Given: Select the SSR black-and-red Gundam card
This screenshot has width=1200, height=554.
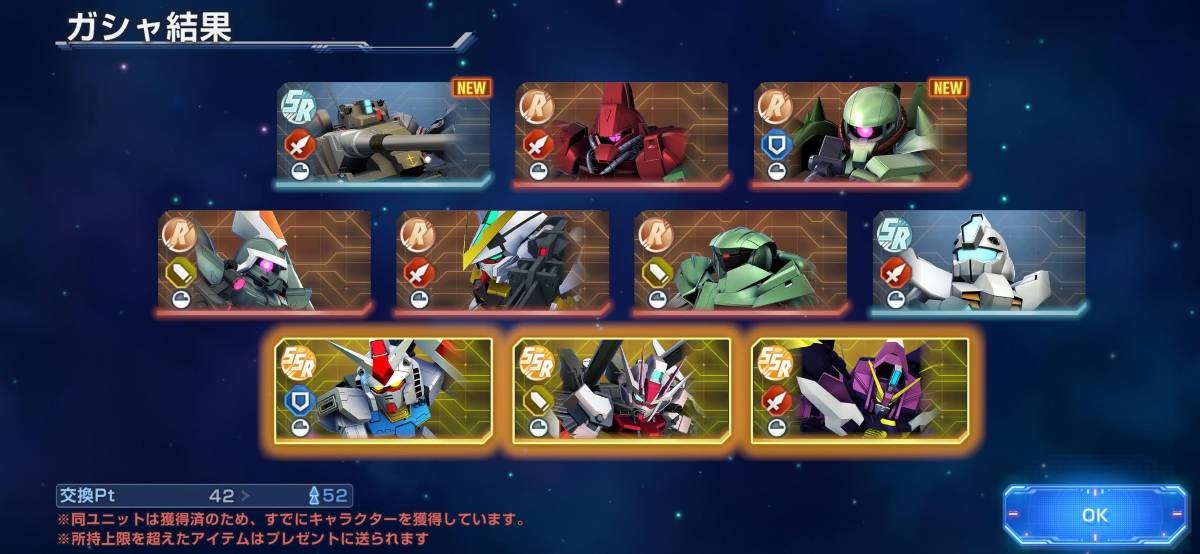Looking at the screenshot, I should pyautogui.click(x=622, y=389).
